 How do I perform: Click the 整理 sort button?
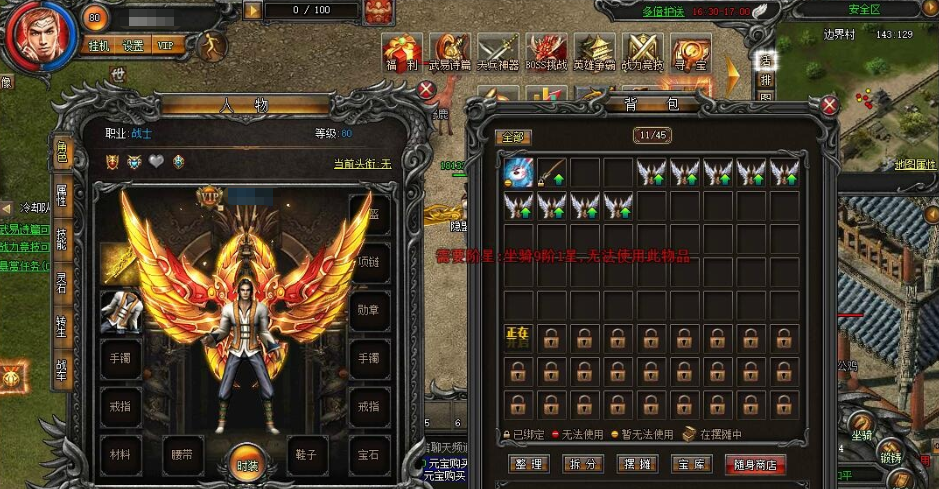tap(527, 464)
